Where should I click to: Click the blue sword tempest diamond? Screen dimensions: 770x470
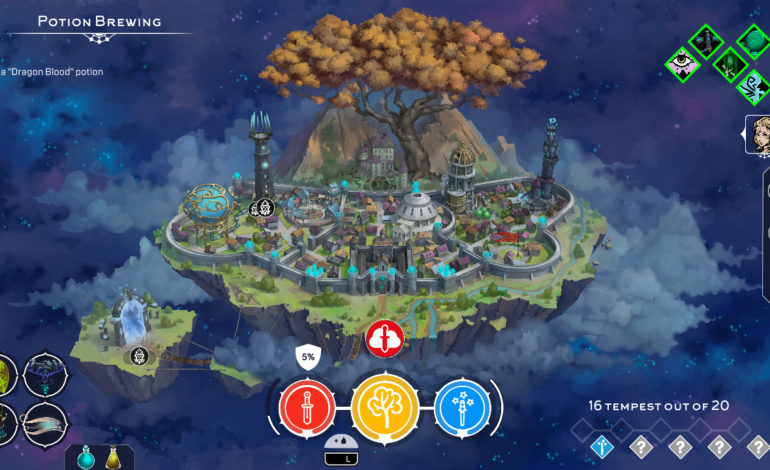(601, 447)
